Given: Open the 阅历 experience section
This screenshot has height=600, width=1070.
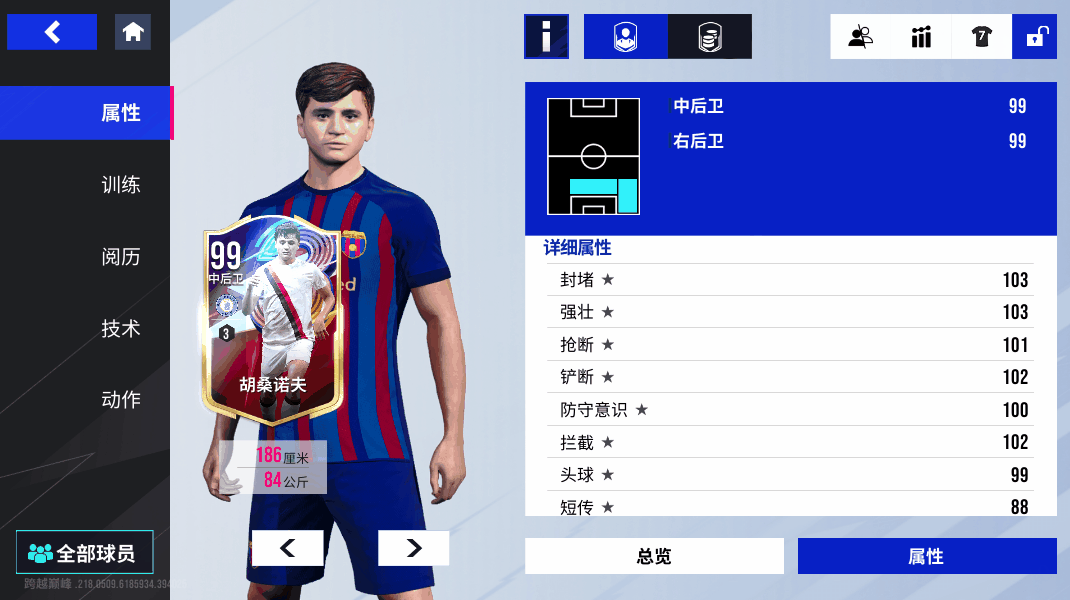Looking at the screenshot, I should click(x=120, y=257).
